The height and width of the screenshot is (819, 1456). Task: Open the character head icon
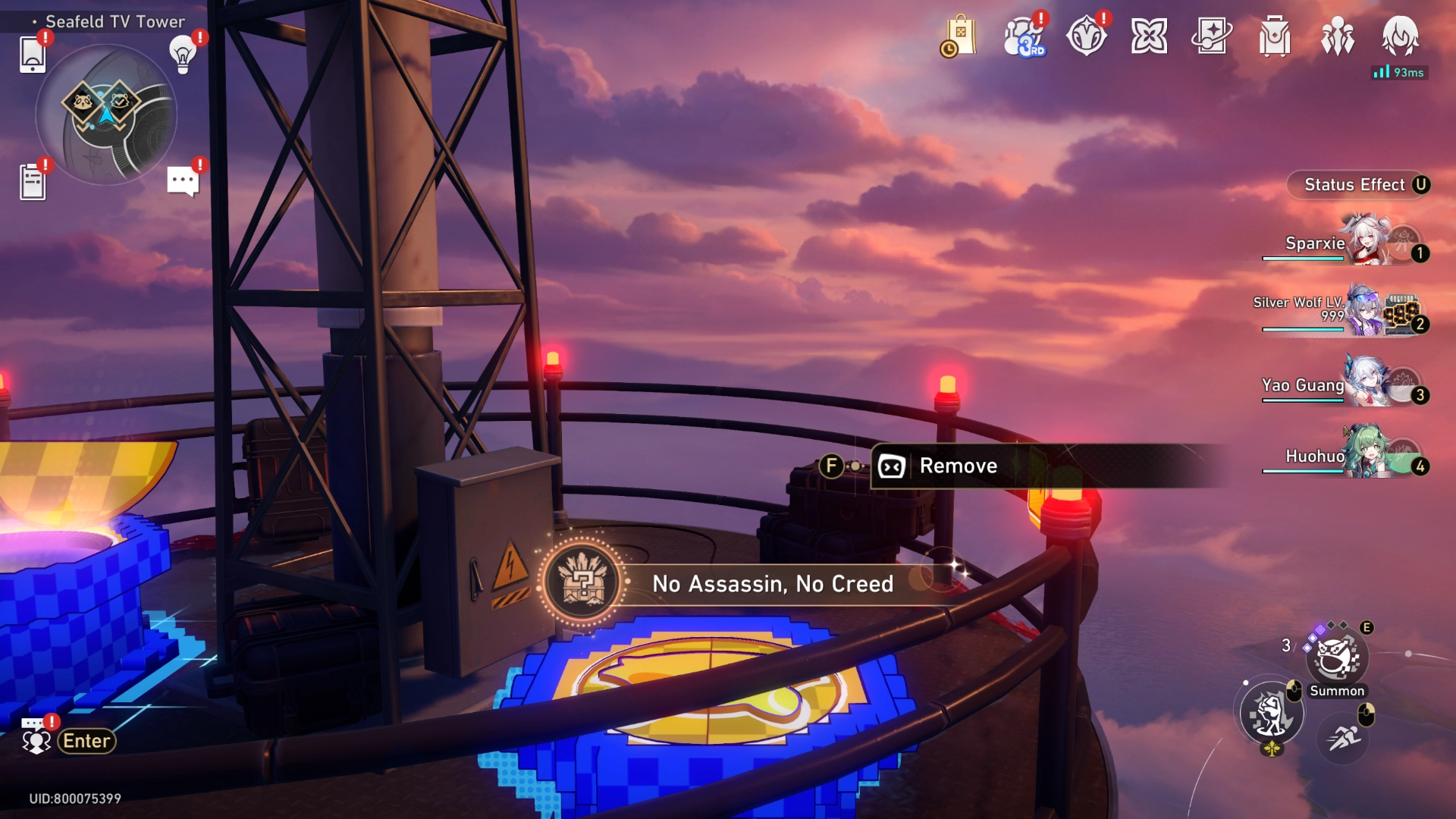[x=1400, y=36]
